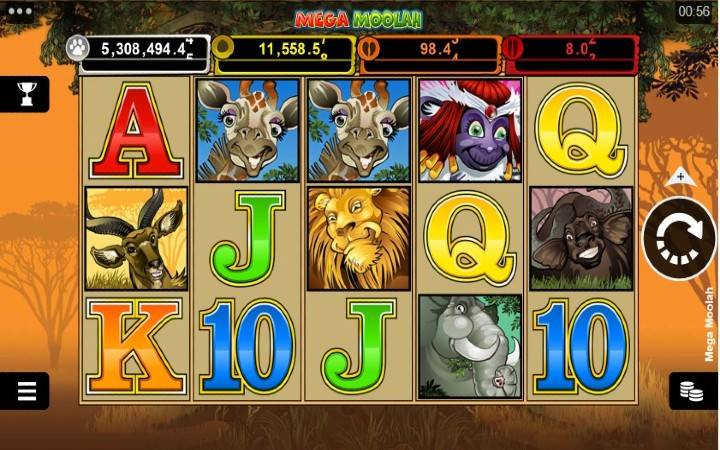Expand the plus arrow above the spin button
This screenshot has width=720, height=450.
[680, 177]
